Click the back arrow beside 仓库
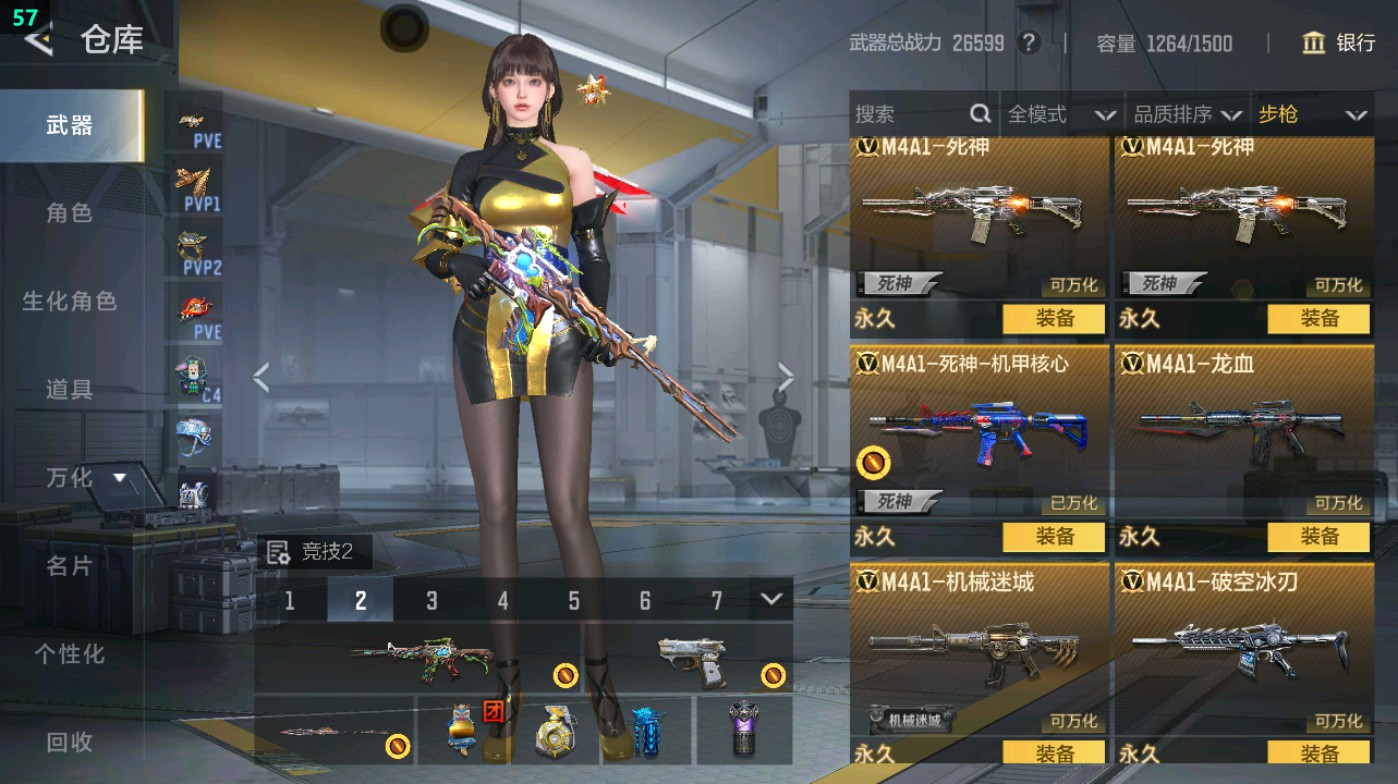The width and height of the screenshot is (1398, 784). [38, 42]
